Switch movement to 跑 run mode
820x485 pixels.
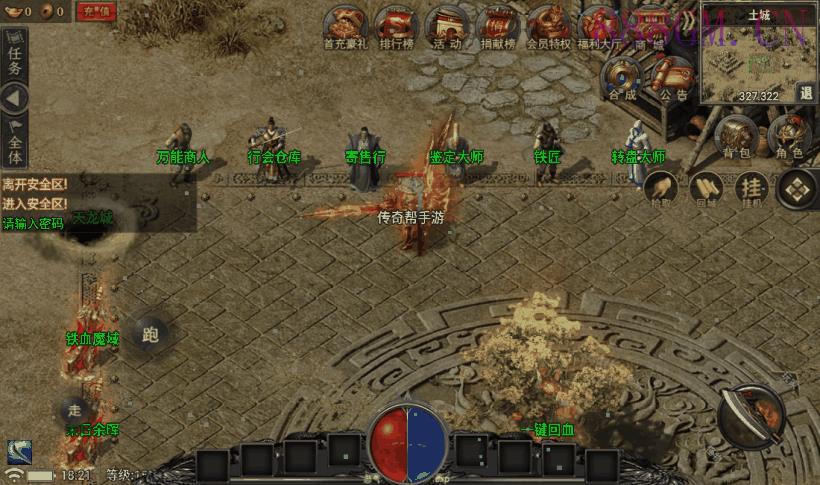151,334
